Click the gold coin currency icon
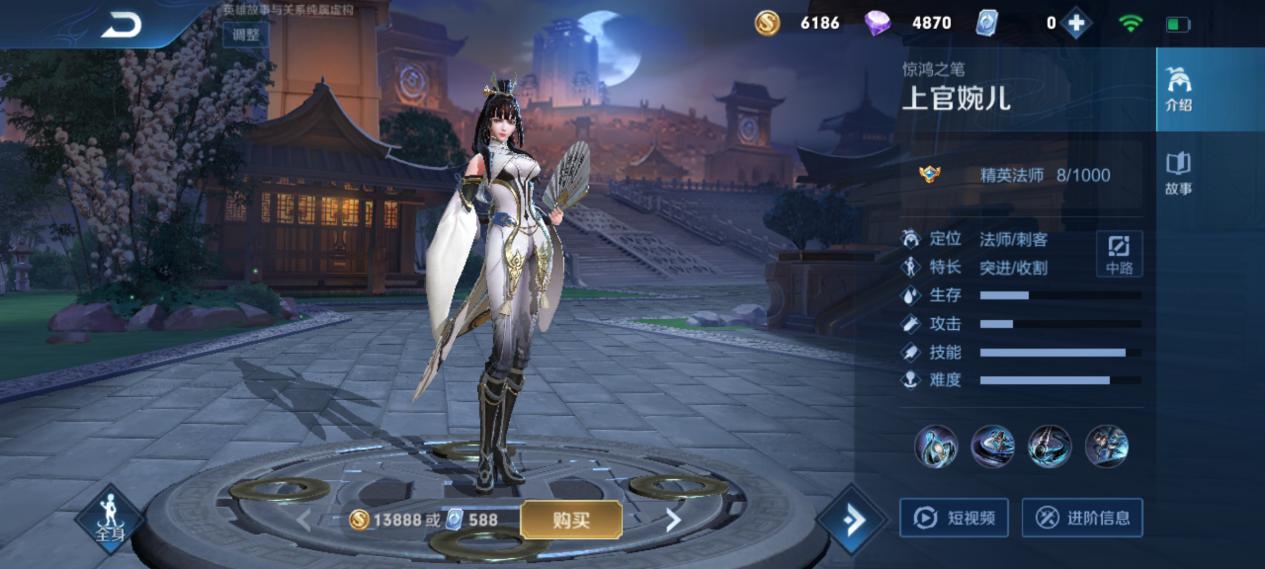 (767, 22)
